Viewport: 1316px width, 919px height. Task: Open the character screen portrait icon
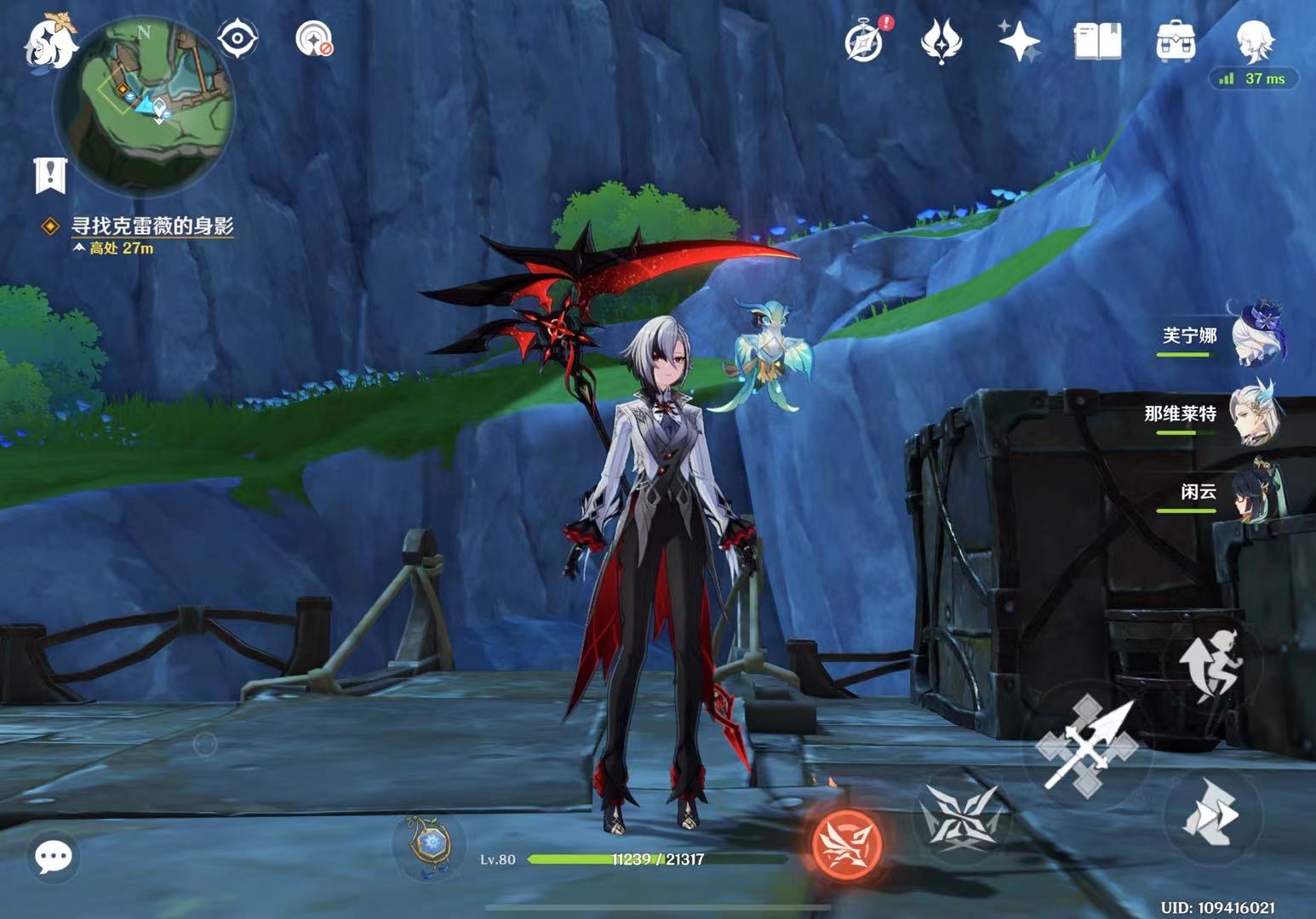click(1255, 41)
